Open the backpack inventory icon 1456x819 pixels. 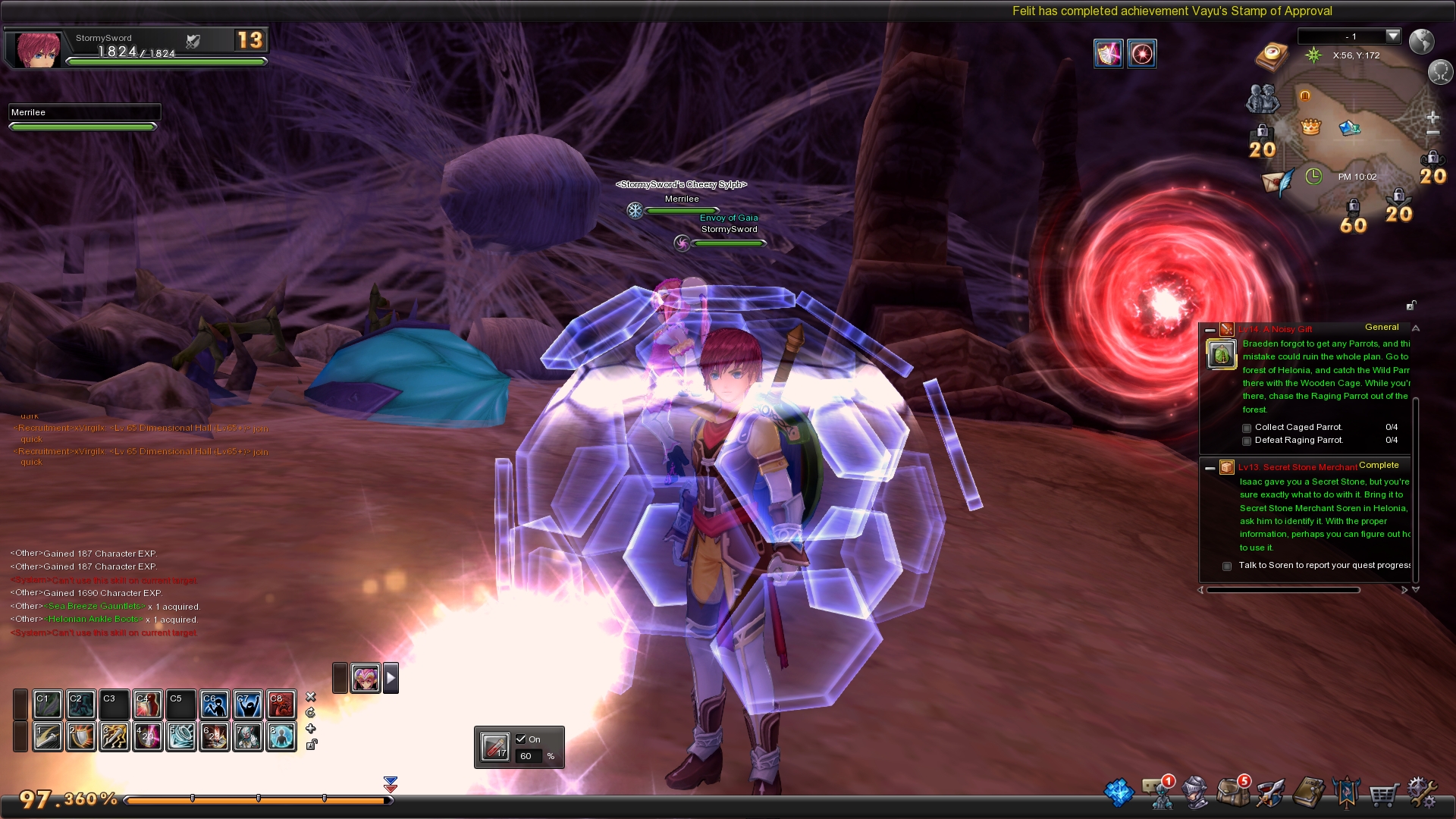coord(1233,792)
